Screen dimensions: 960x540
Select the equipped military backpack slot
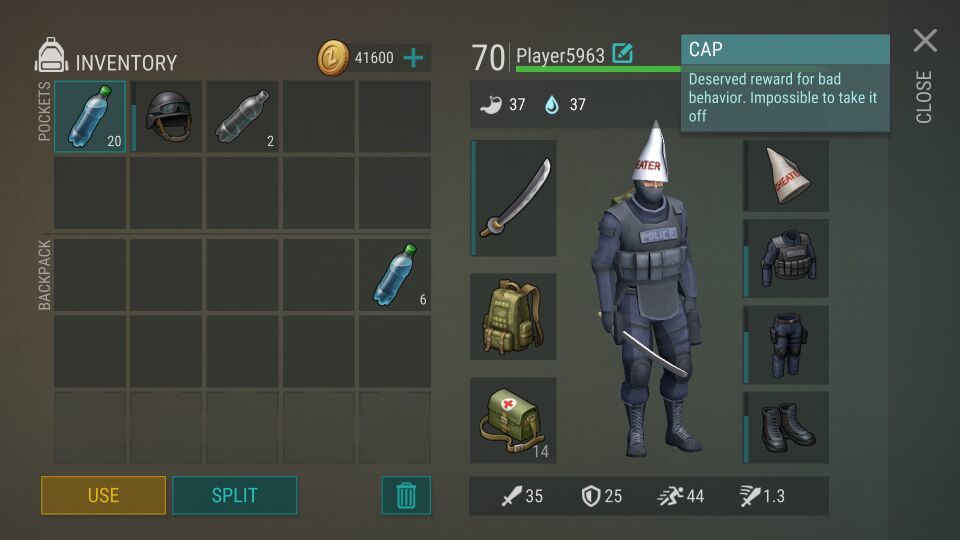coord(514,316)
